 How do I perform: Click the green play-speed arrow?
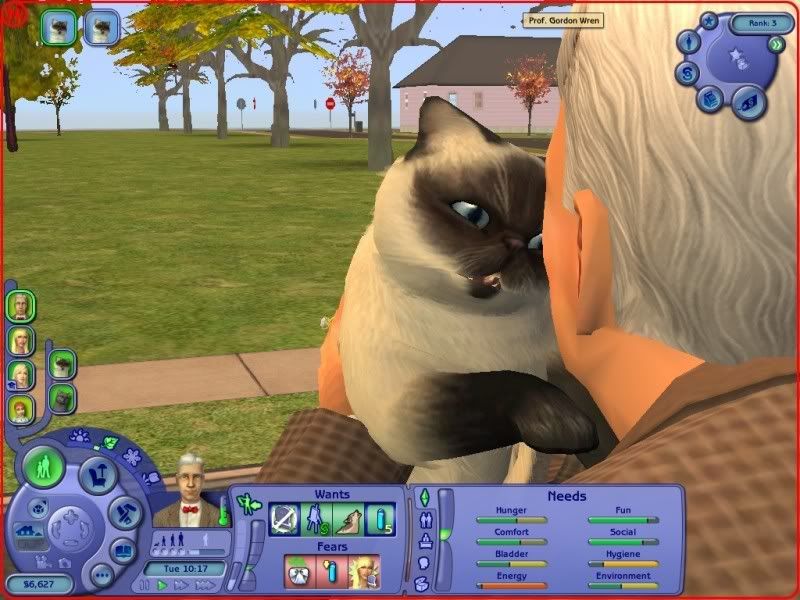pyautogui.click(x=161, y=584)
